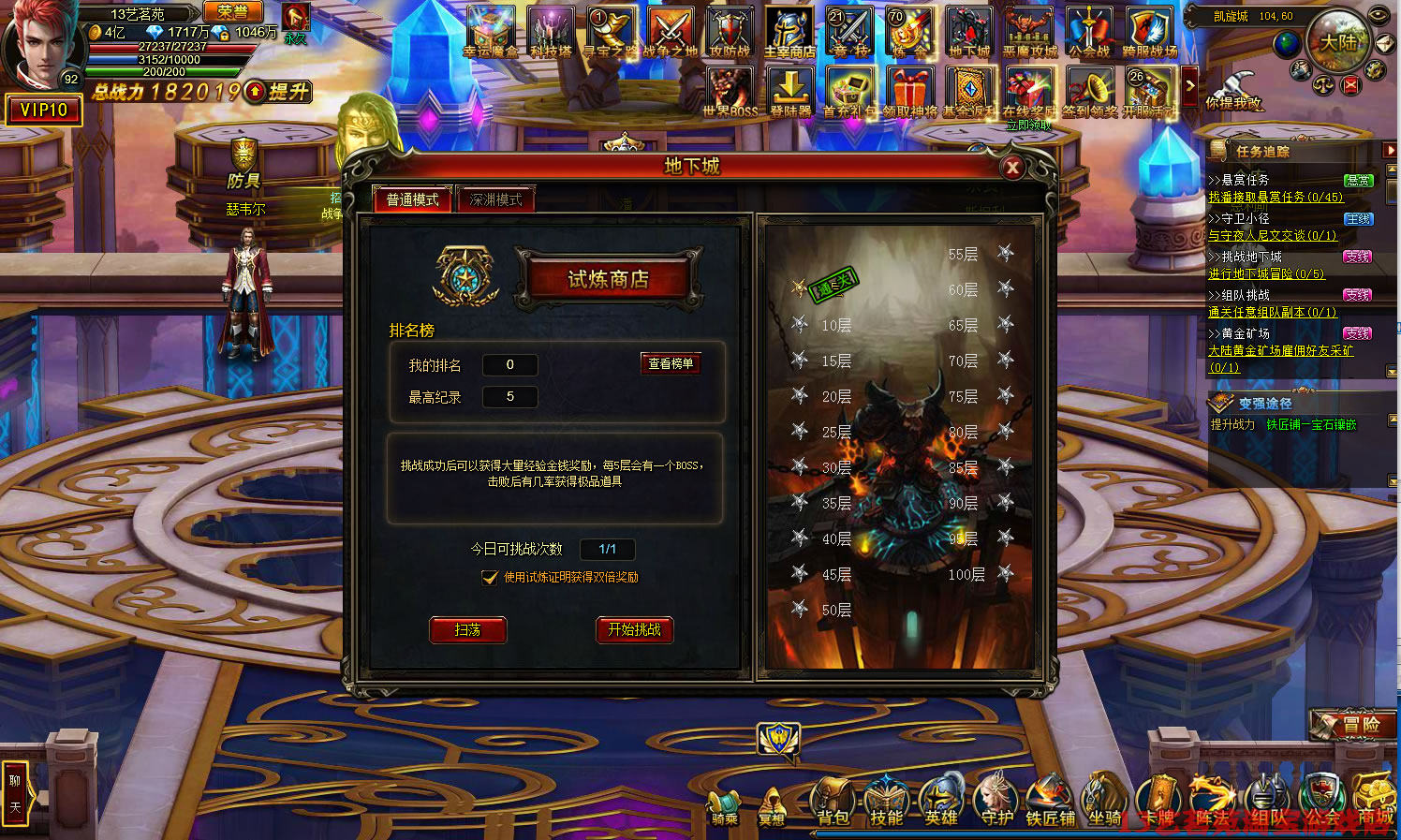Open the 背包 backpack from bottom bar

(x=833, y=804)
